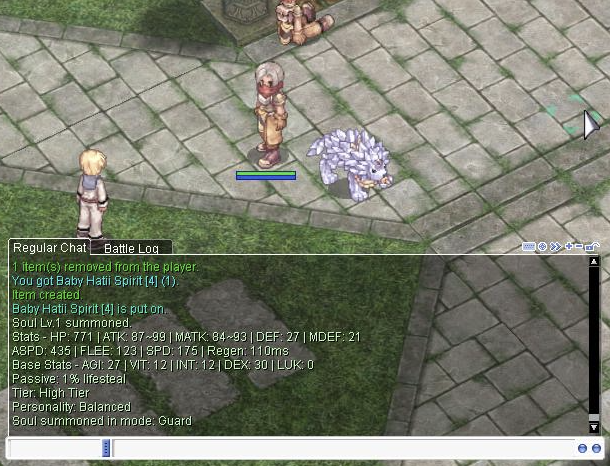This screenshot has height=466, width=610.
Task: Click the chat scrollbar down arrow
Action: [594, 427]
